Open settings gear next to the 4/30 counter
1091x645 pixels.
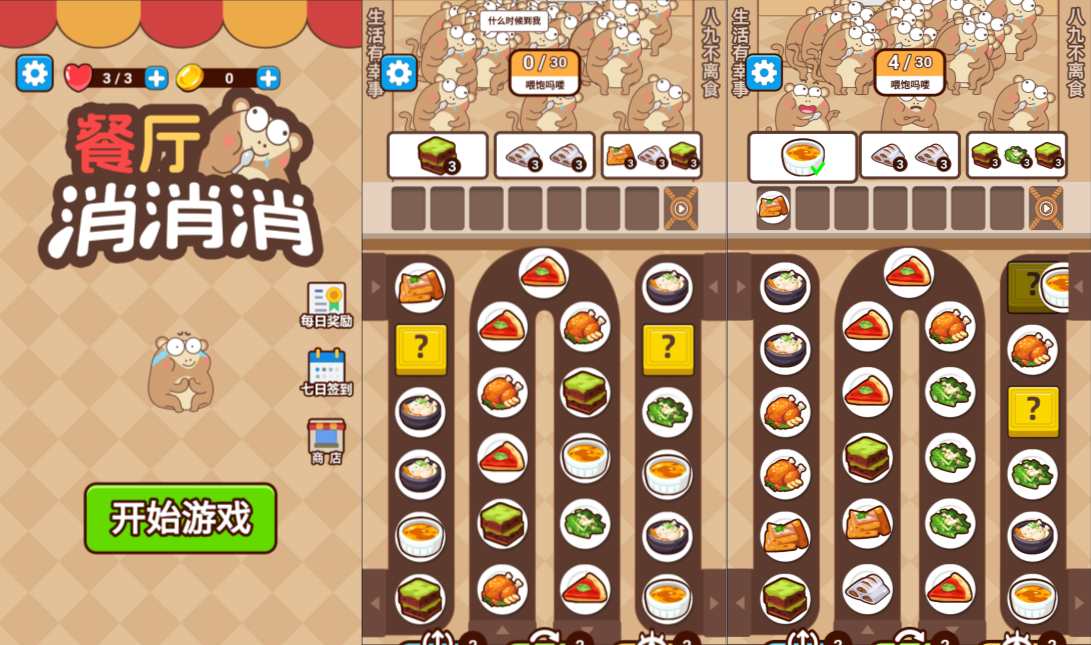763,72
